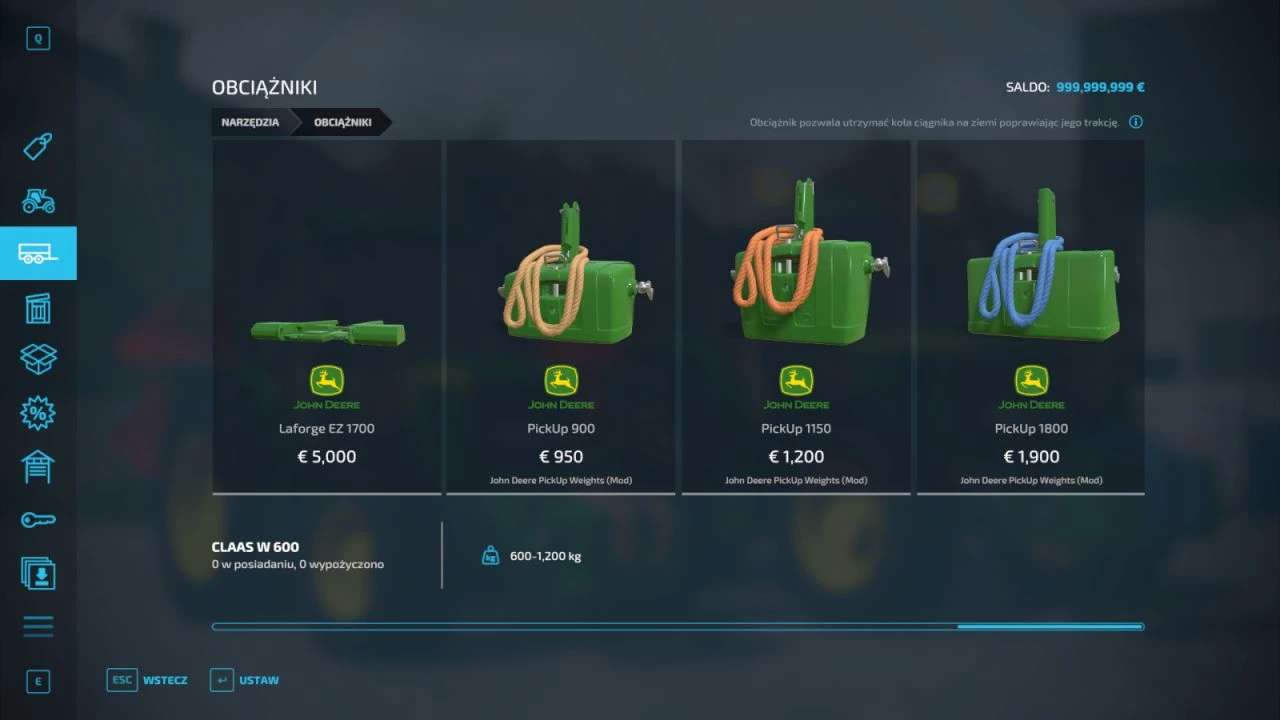The height and width of the screenshot is (720, 1280).
Task: Select the trailer tools category
Action: click(38, 254)
